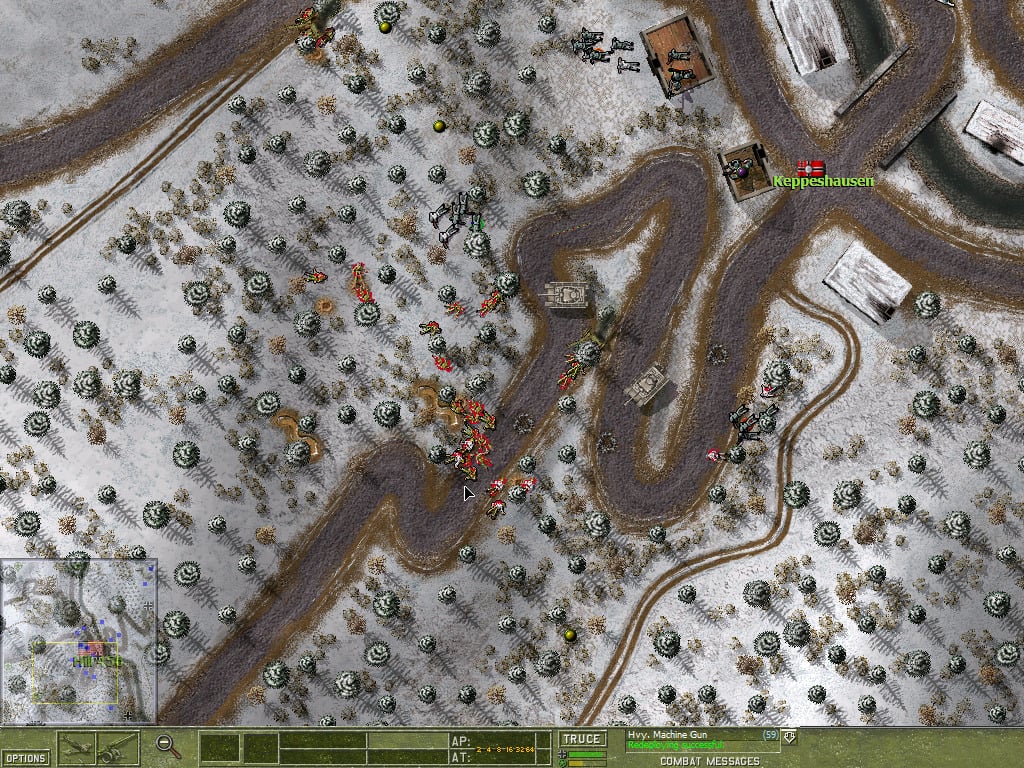The height and width of the screenshot is (768, 1024).
Task: Open the Combat Messages panel
Action: pos(698,761)
